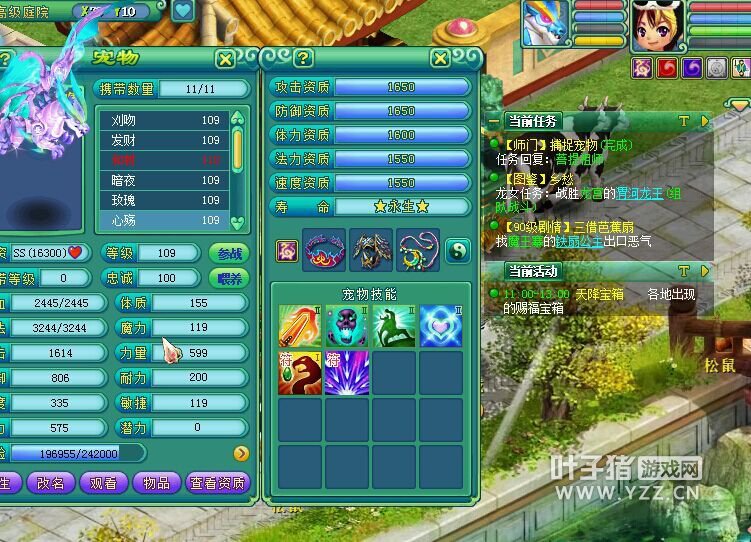
Task: Close the pet (宠物) panel
Action: (226, 59)
